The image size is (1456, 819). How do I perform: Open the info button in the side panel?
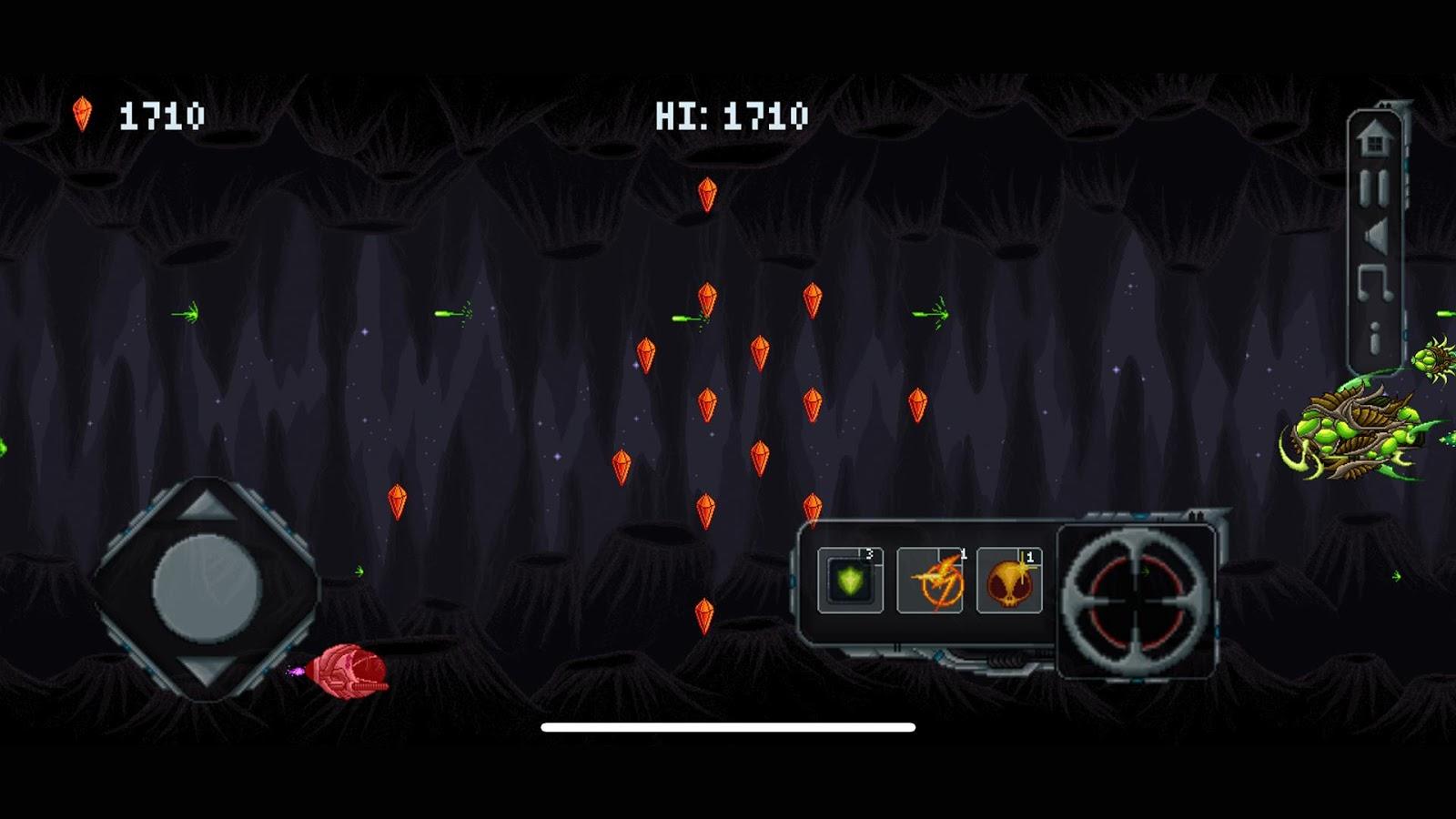coord(1374,337)
